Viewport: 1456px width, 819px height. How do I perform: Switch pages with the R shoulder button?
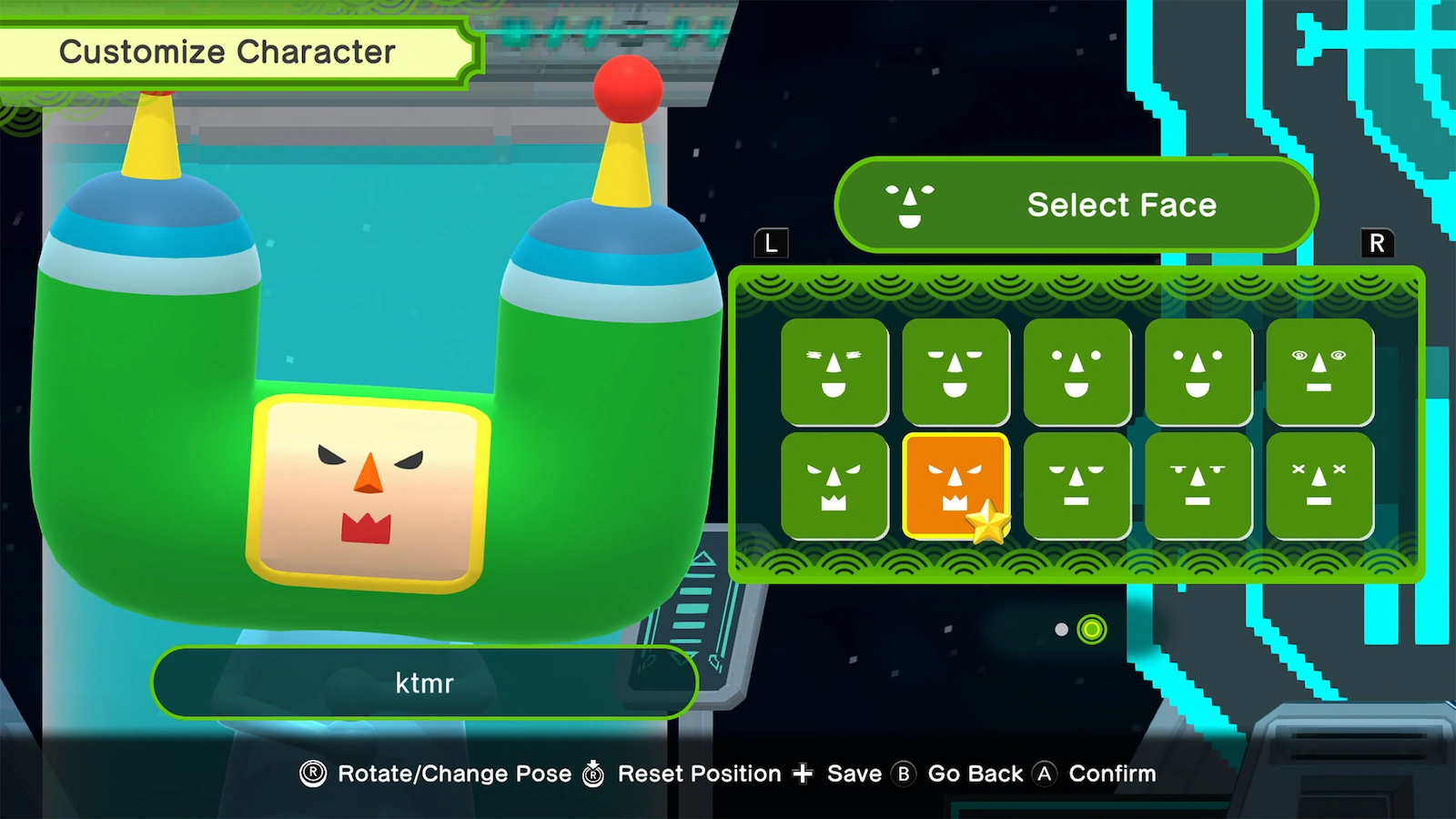click(1377, 243)
